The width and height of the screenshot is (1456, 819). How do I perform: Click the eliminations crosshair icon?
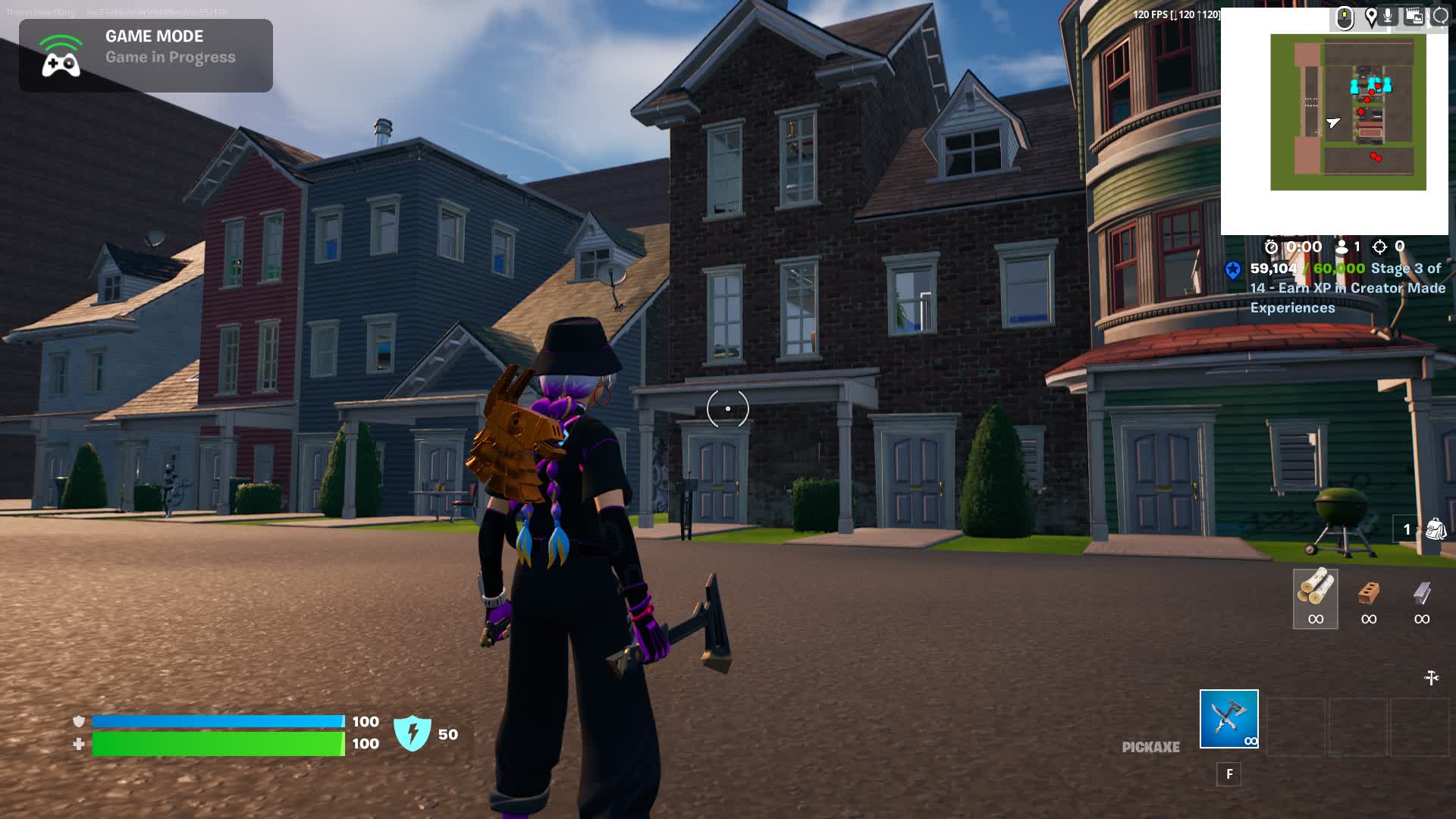pyautogui.click(x=1379, y=247)
